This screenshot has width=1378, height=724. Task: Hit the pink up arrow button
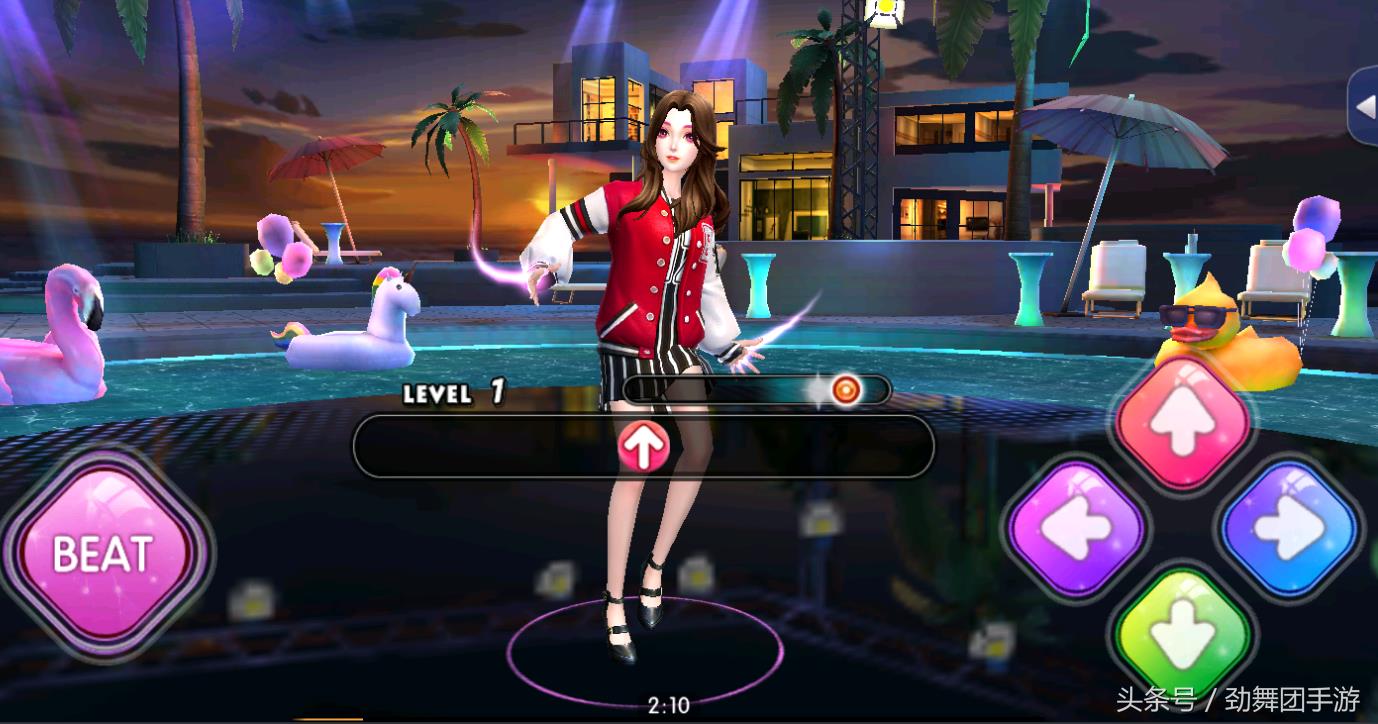[1183, 421]
